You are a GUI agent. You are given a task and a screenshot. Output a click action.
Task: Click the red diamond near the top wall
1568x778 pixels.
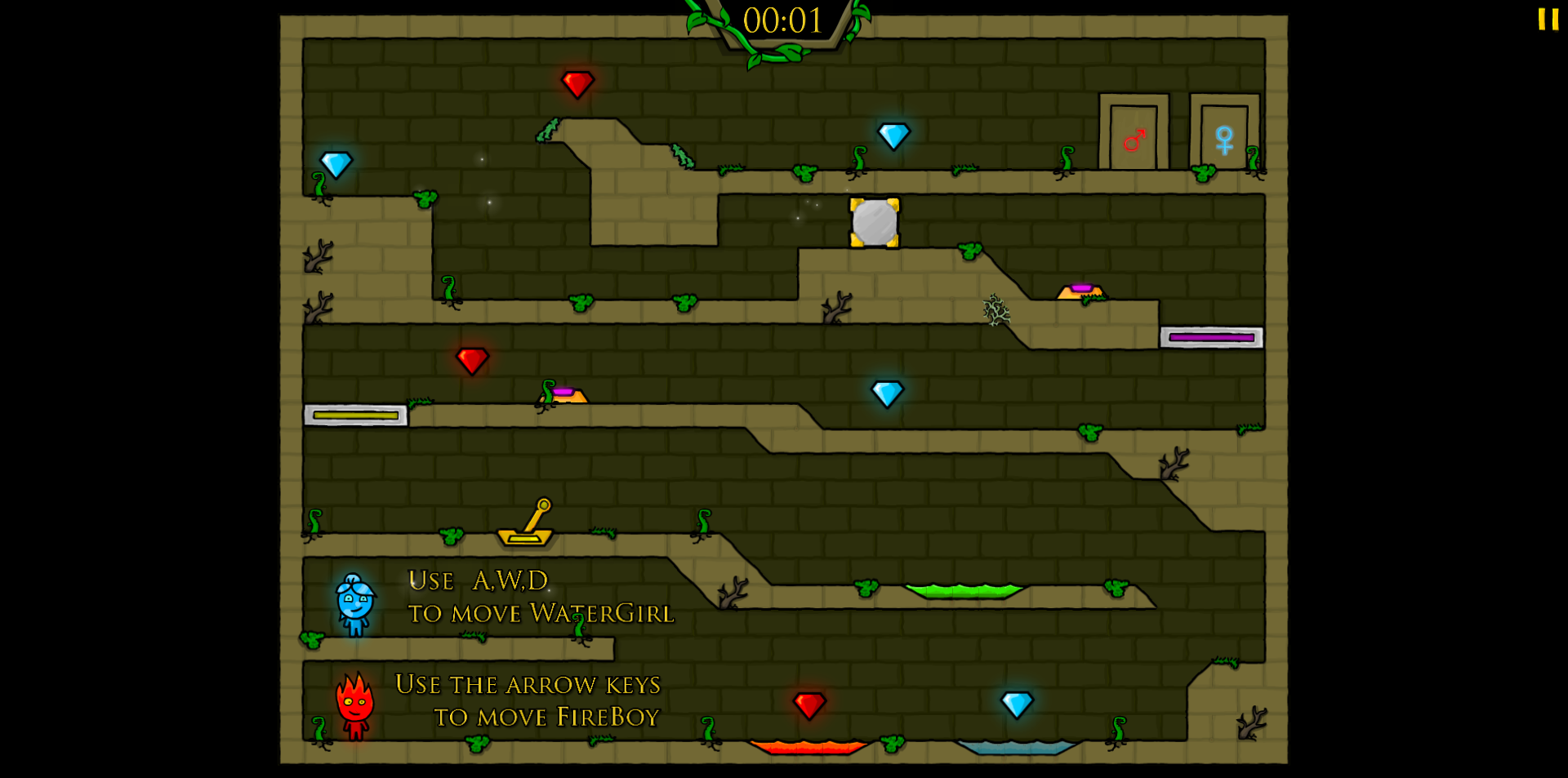[x=578, y=84]
